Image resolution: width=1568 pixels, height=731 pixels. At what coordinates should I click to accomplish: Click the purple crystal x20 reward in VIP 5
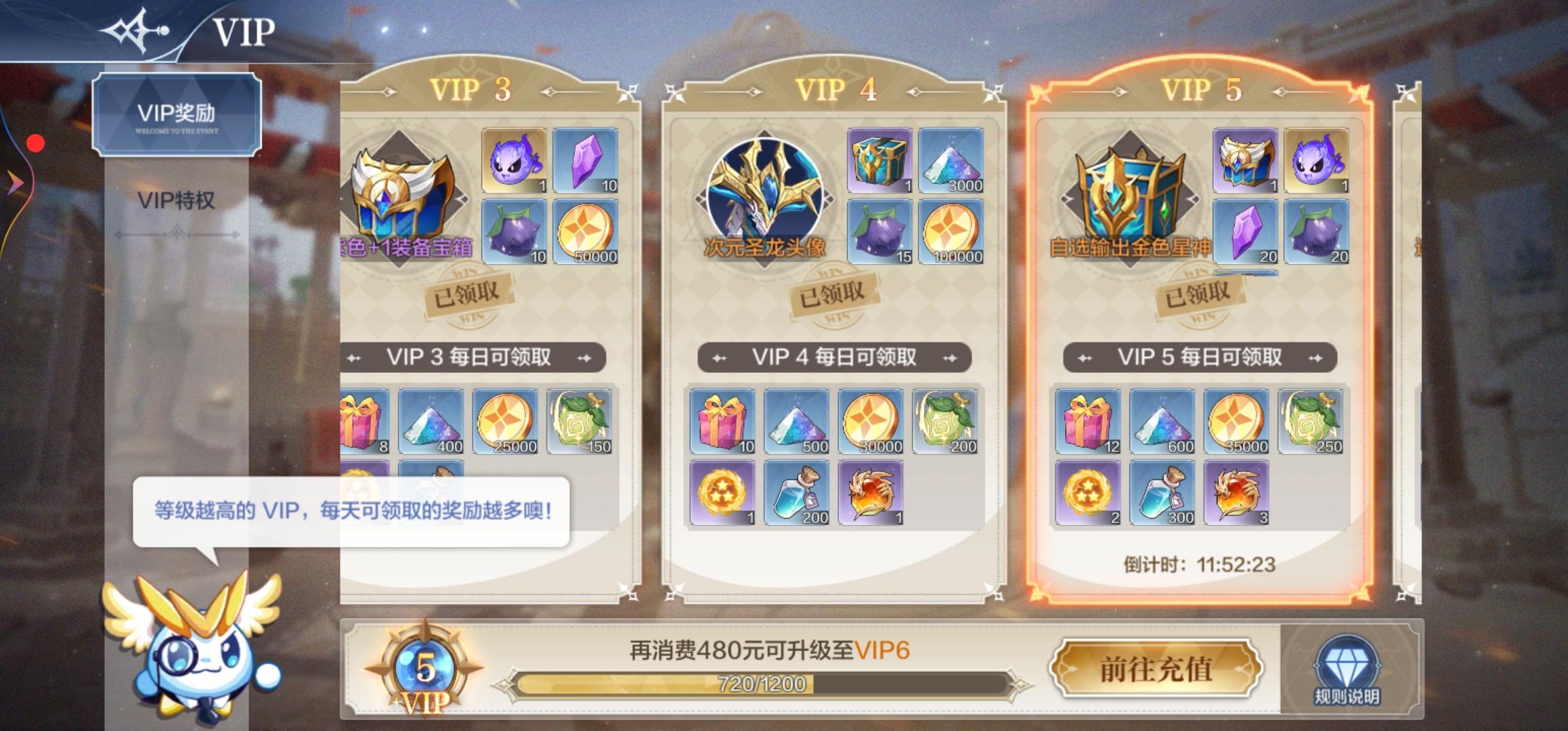coord(1246,234)
